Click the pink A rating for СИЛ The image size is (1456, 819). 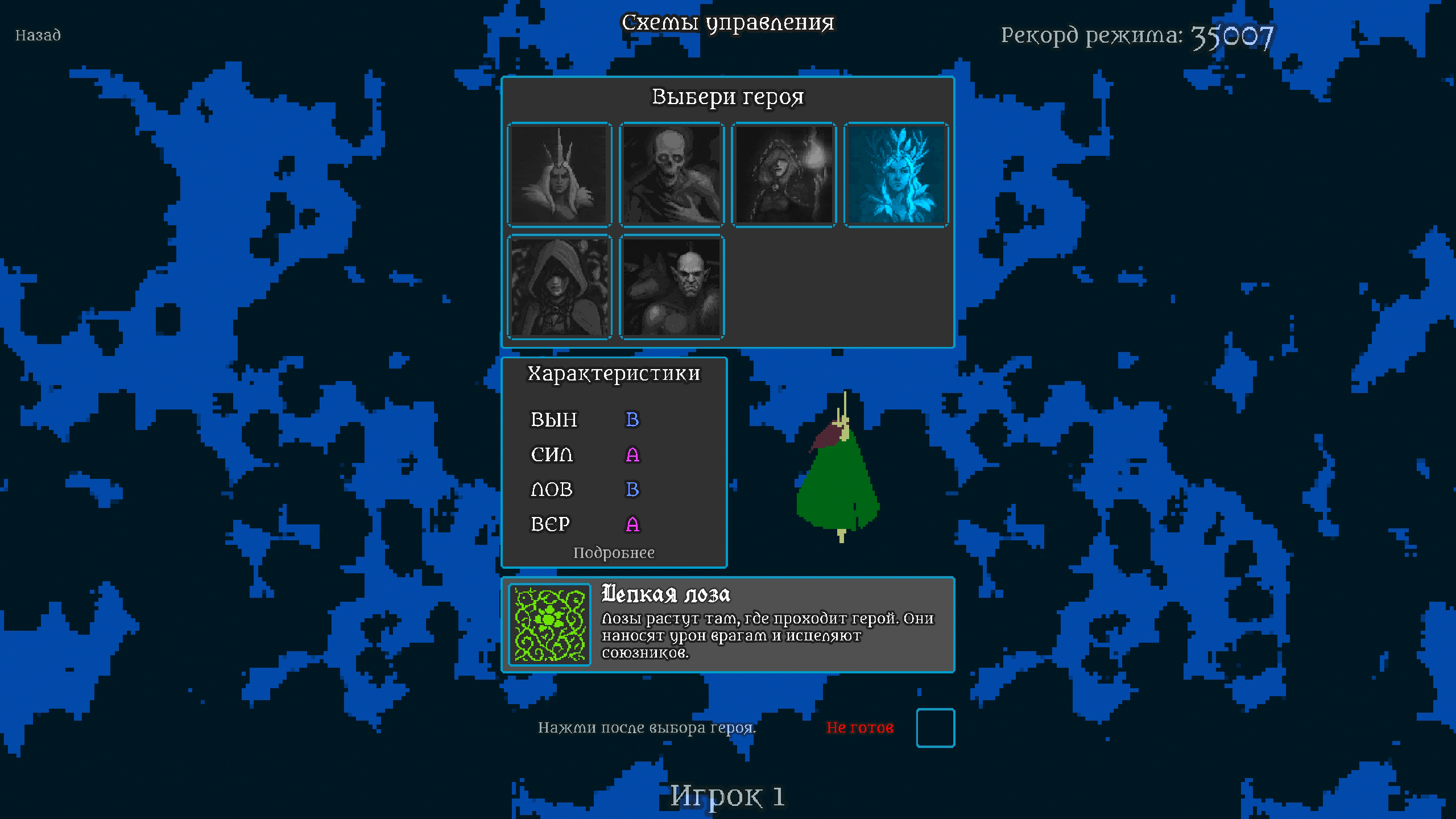[633, 455]
